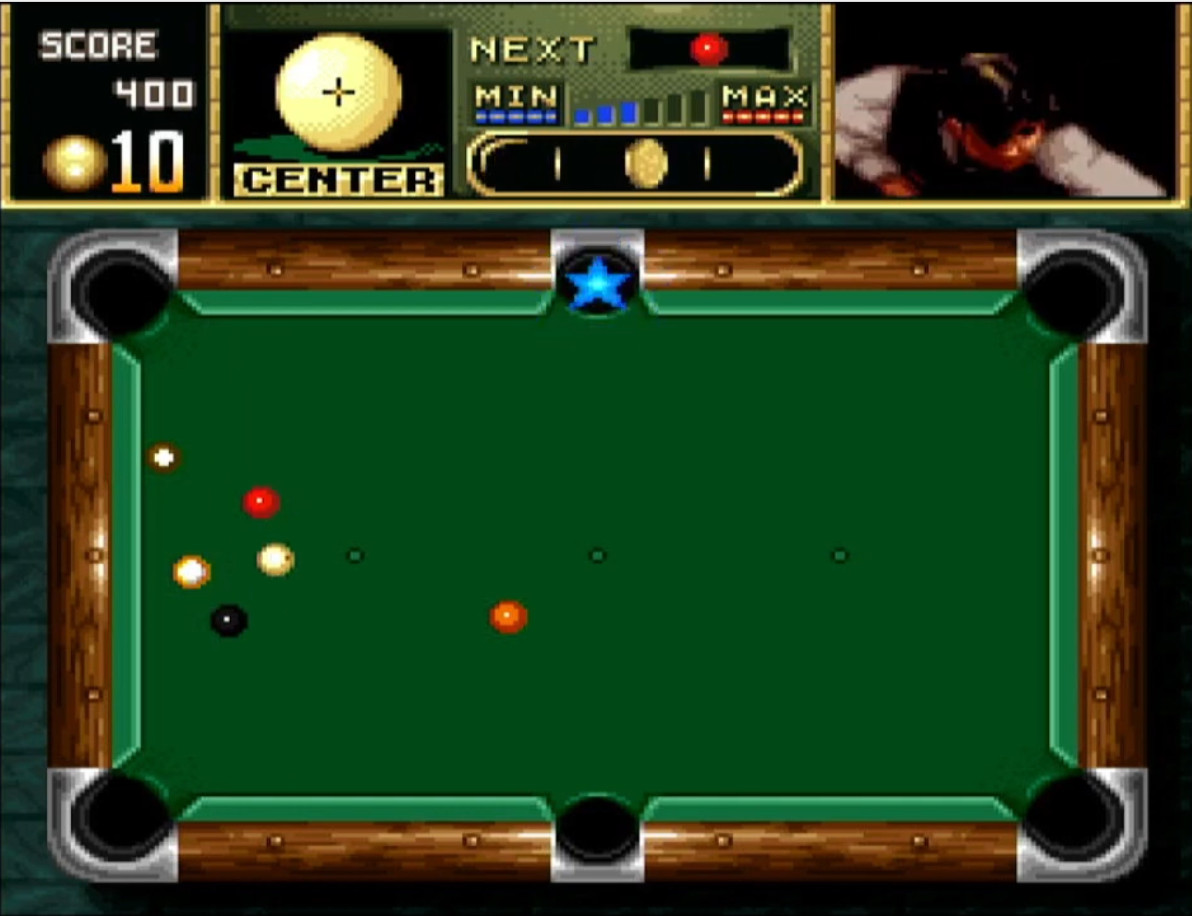The width and height of the screenshot is (1192, 916).
Task: Set shot power on the blue power meter
Action: [x=642, y=107]
